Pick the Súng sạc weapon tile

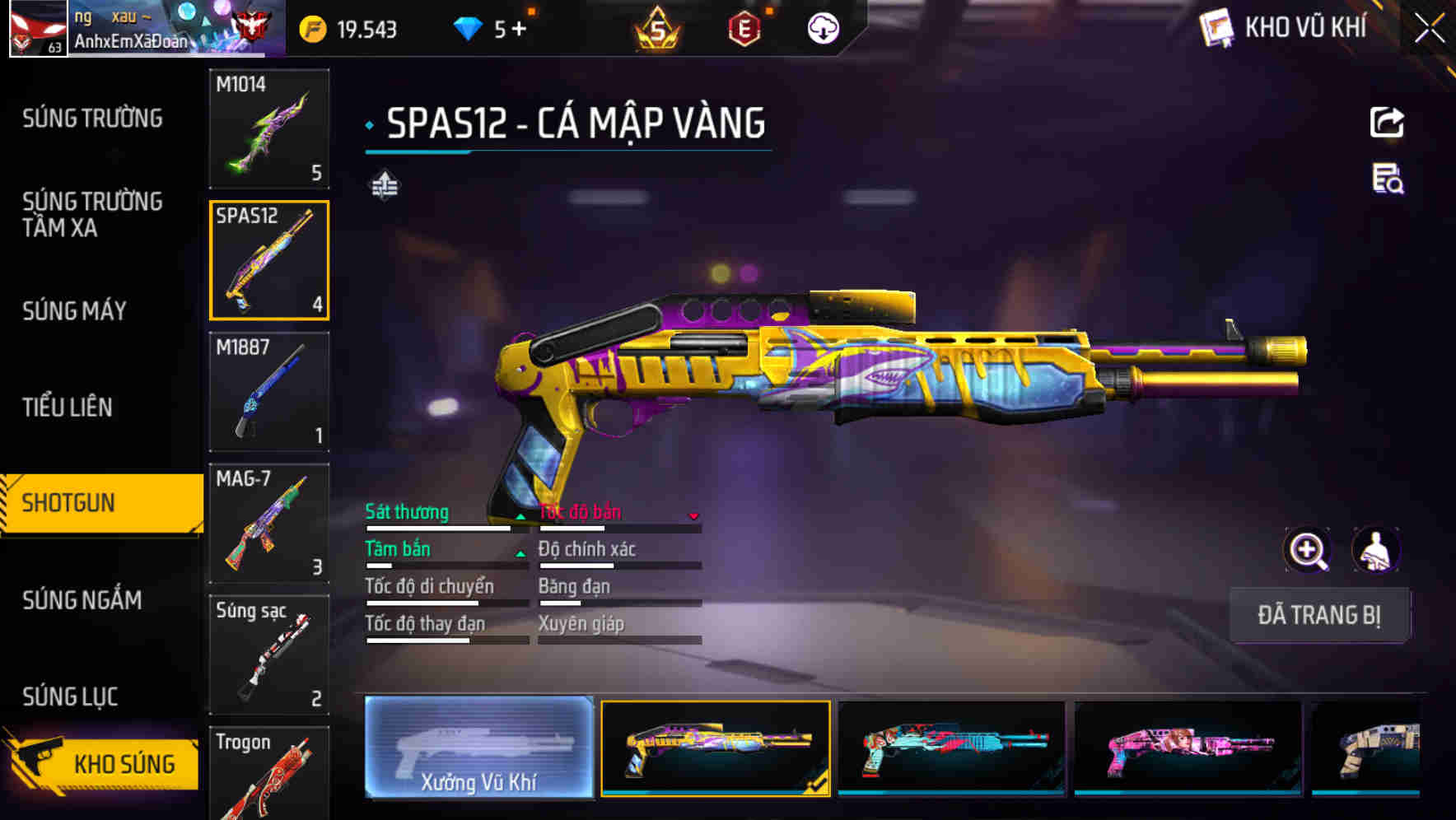tap(269, 655)
